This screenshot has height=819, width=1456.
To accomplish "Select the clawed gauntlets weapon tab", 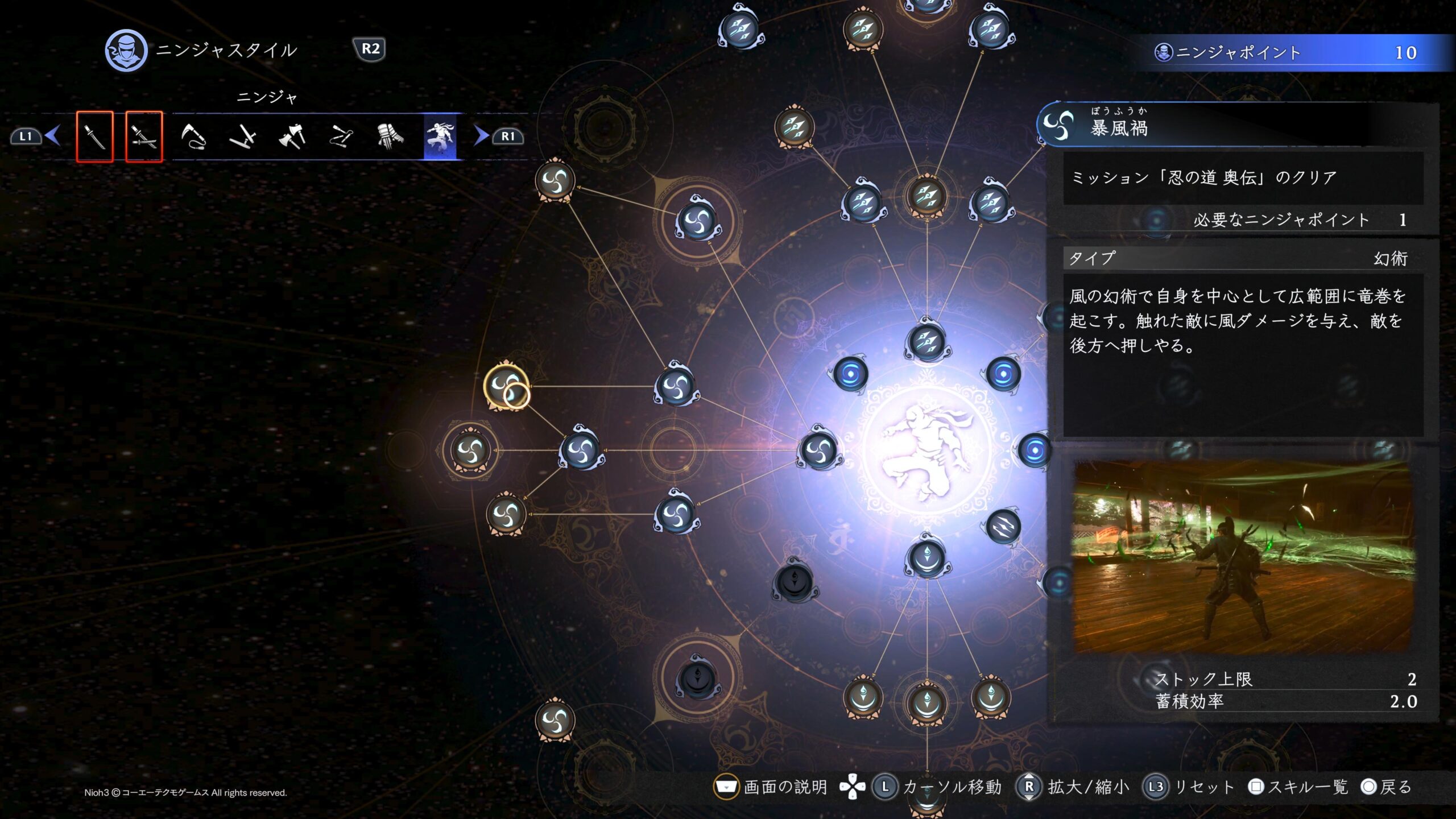I will click(390, 136).
